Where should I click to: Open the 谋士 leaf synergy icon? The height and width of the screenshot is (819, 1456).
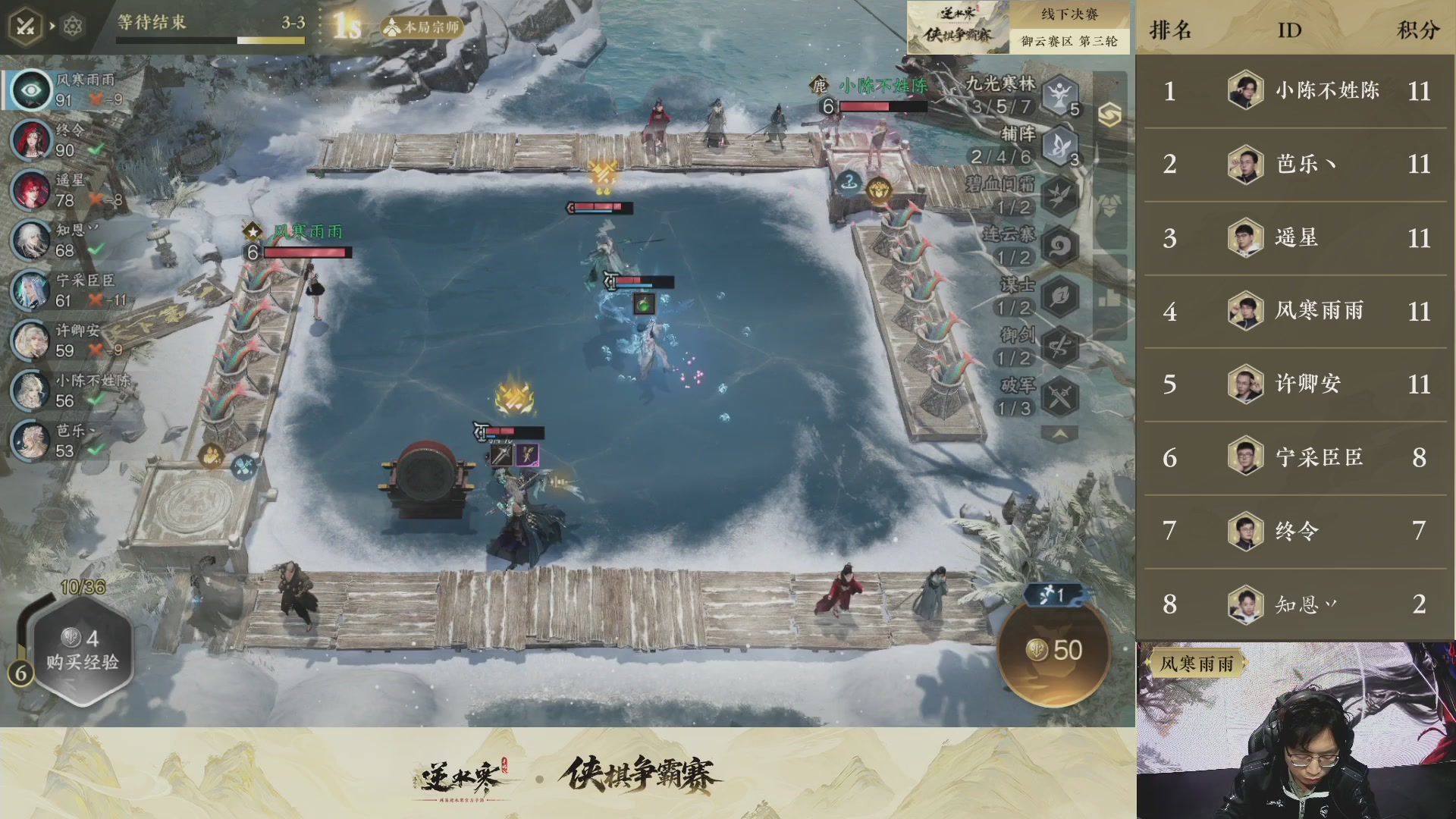[1057, 294]
